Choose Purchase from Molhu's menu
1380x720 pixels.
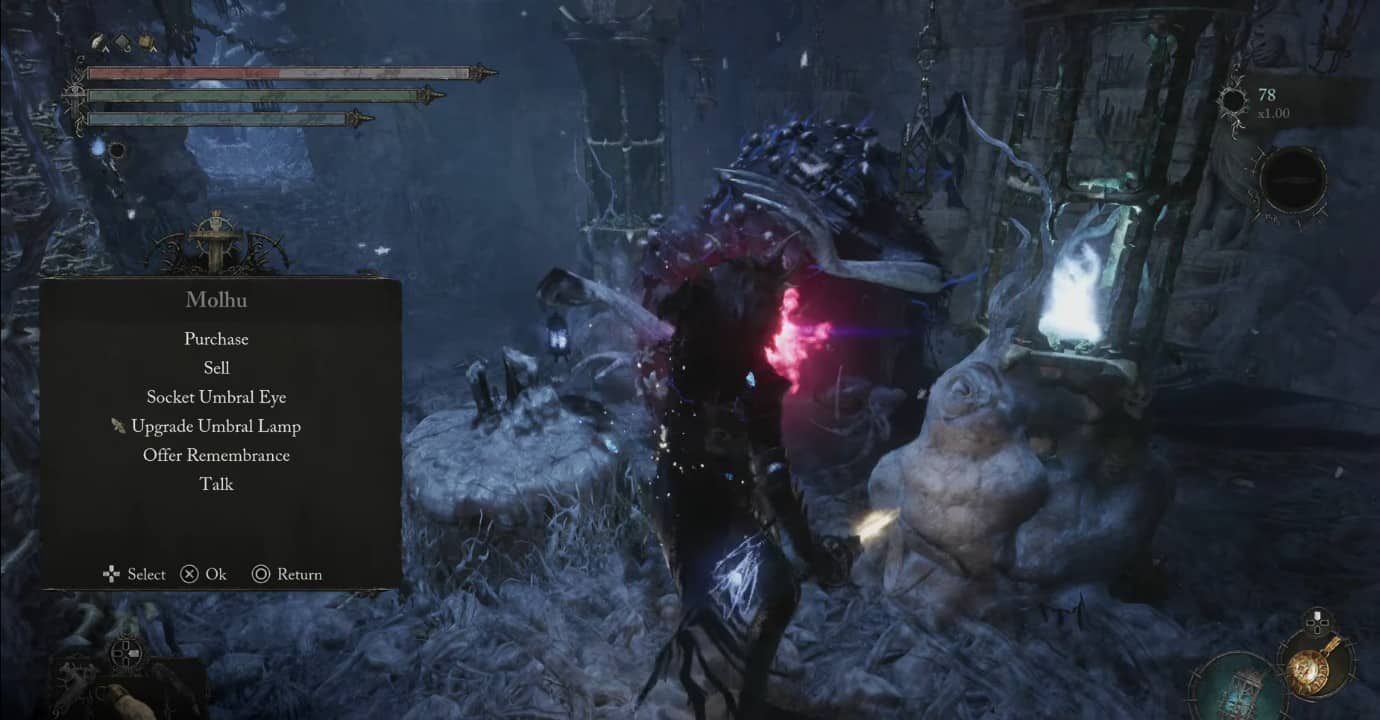click(216, 339)
